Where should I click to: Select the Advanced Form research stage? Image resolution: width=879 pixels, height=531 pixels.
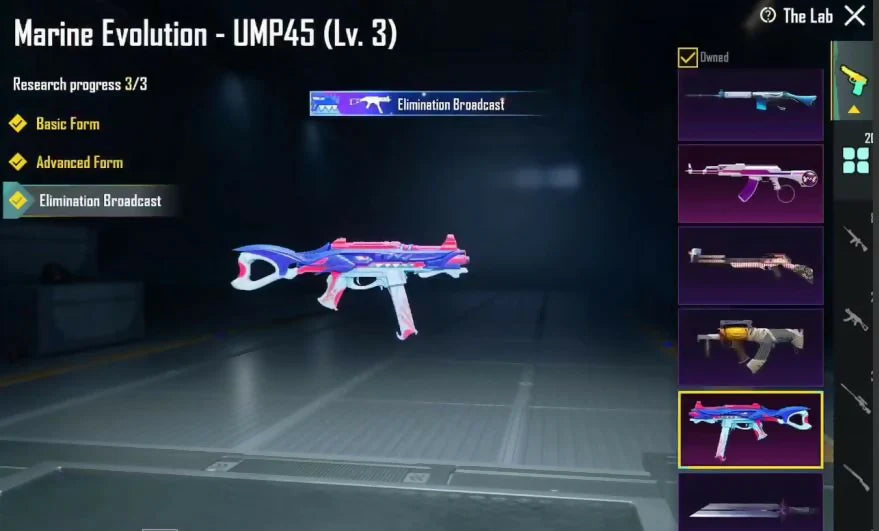point(79,162)
